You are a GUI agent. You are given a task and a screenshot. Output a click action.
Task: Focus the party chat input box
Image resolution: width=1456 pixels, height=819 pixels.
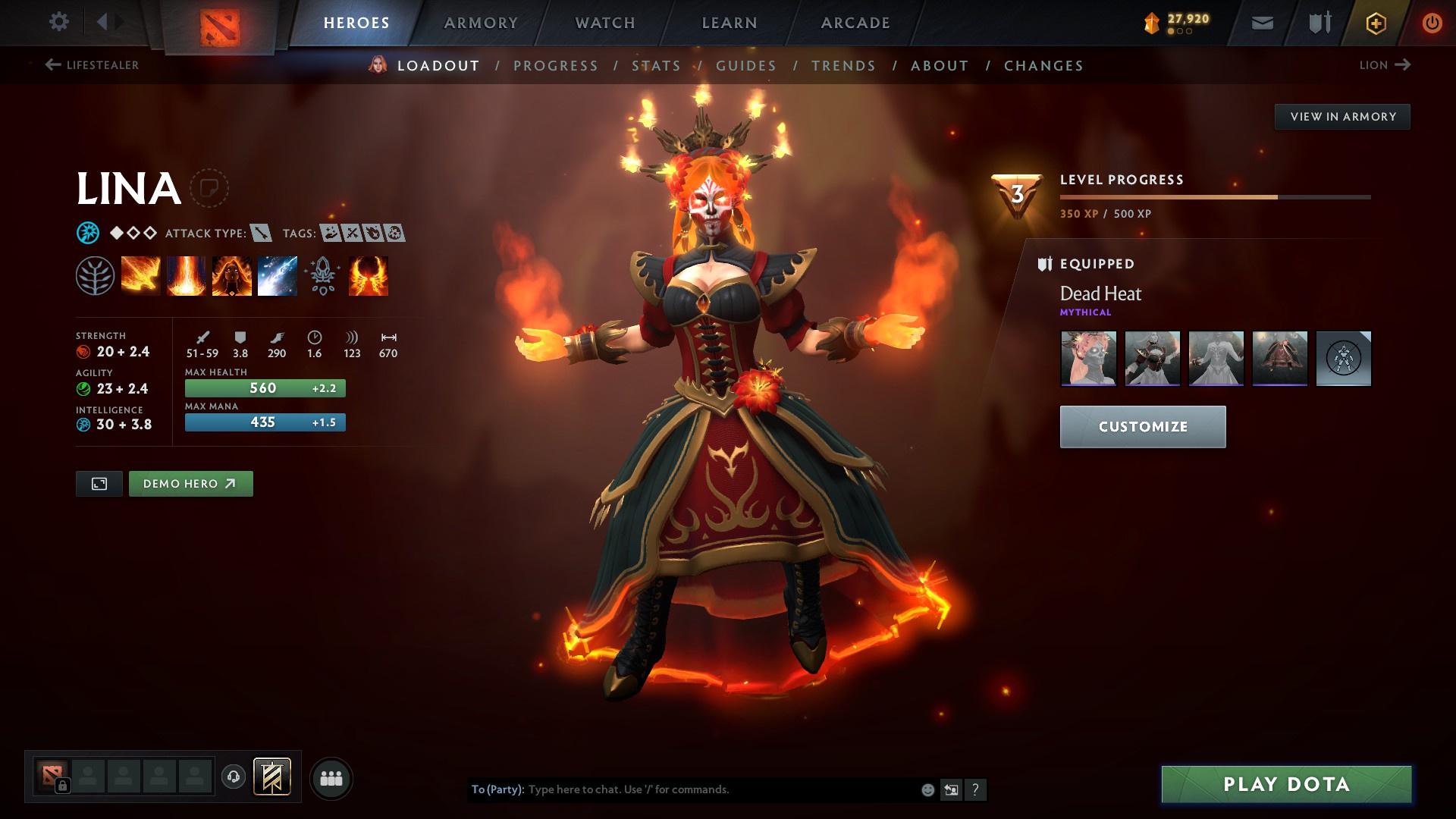(x=720, y=789)
